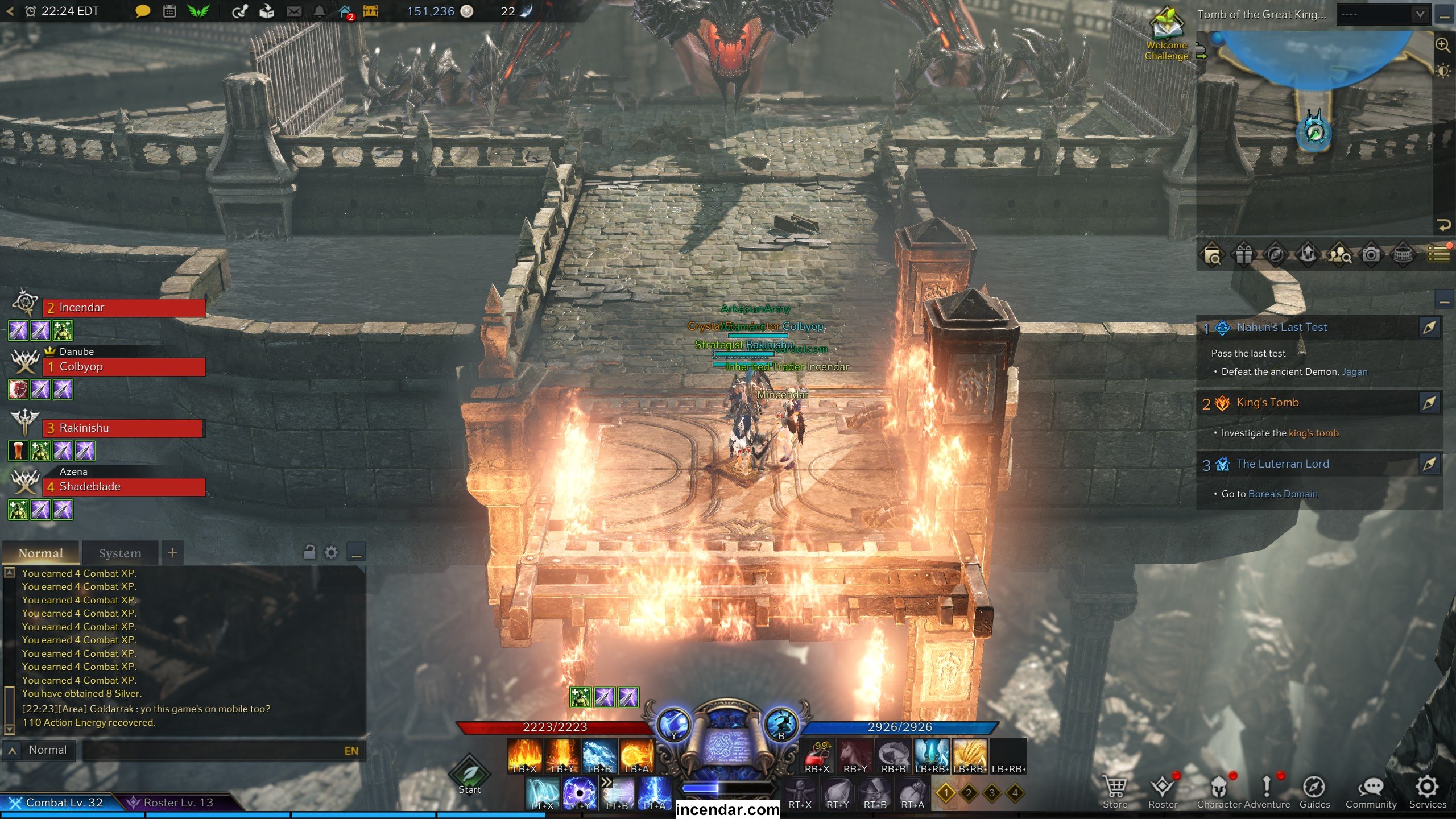Open the calendar icon in top bar

(x=169, y=11)
